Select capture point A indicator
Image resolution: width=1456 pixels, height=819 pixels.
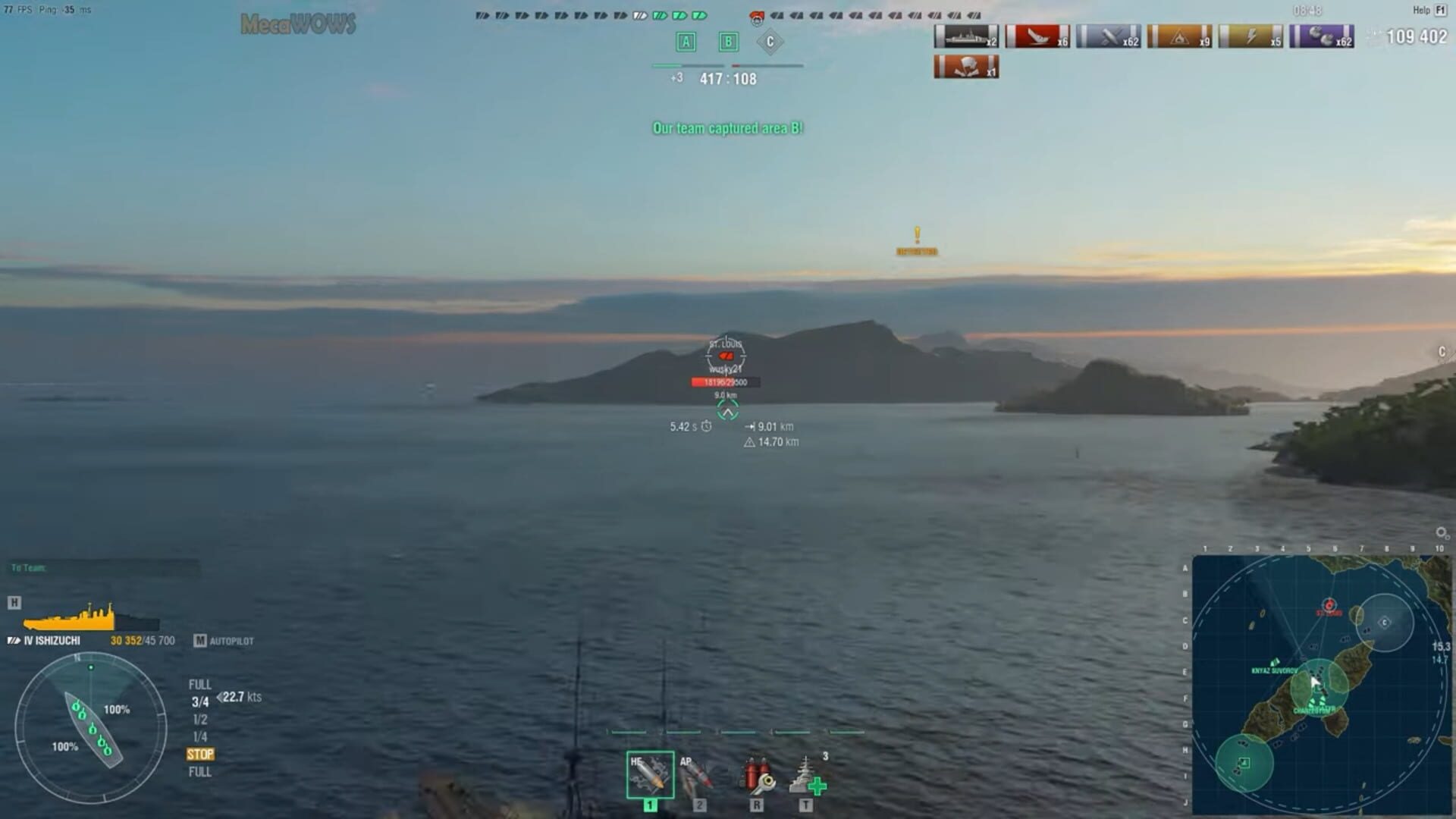click(686, 42)
